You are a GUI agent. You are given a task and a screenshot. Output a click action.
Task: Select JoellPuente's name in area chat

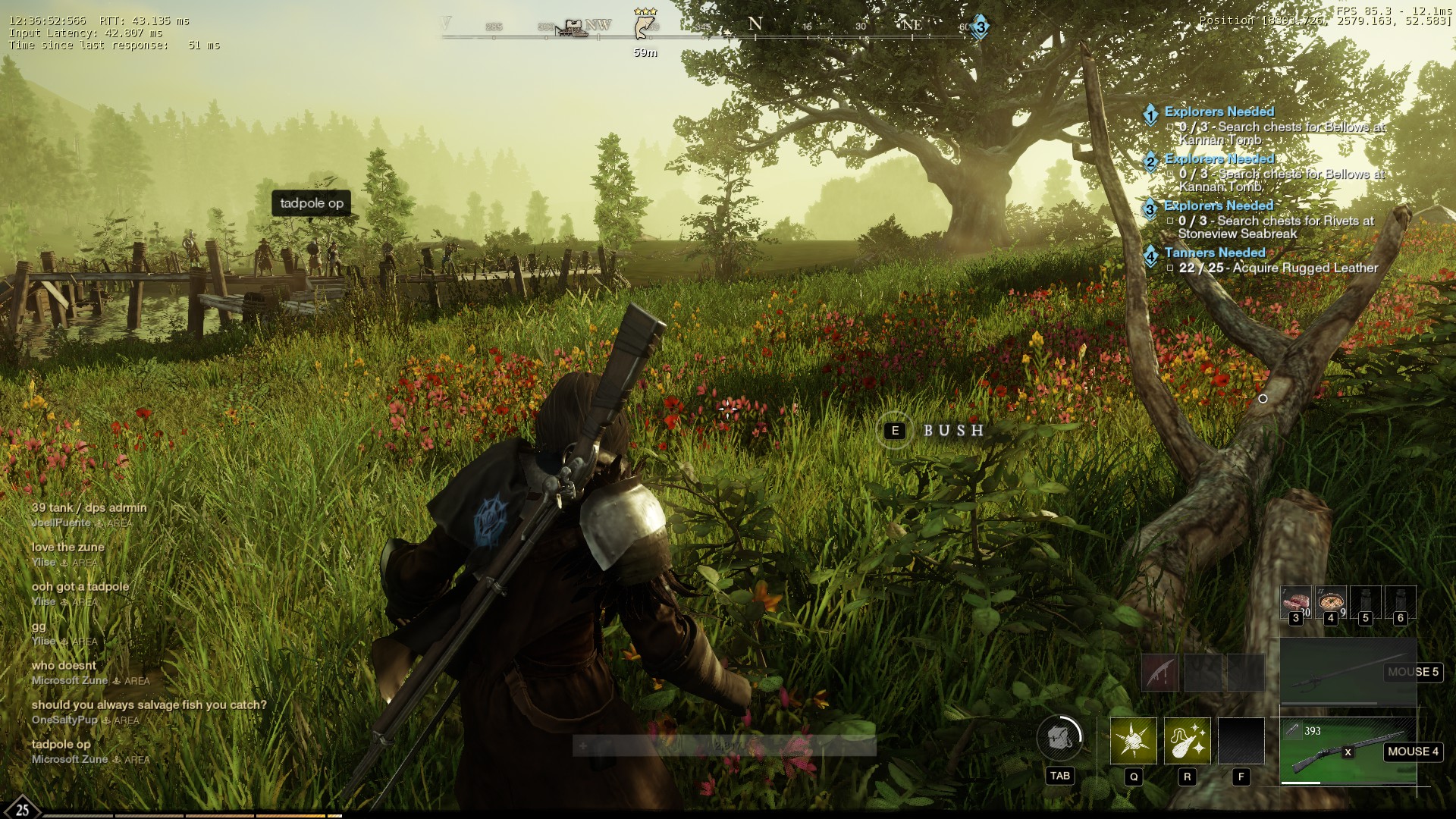click(x=61, y=522)
